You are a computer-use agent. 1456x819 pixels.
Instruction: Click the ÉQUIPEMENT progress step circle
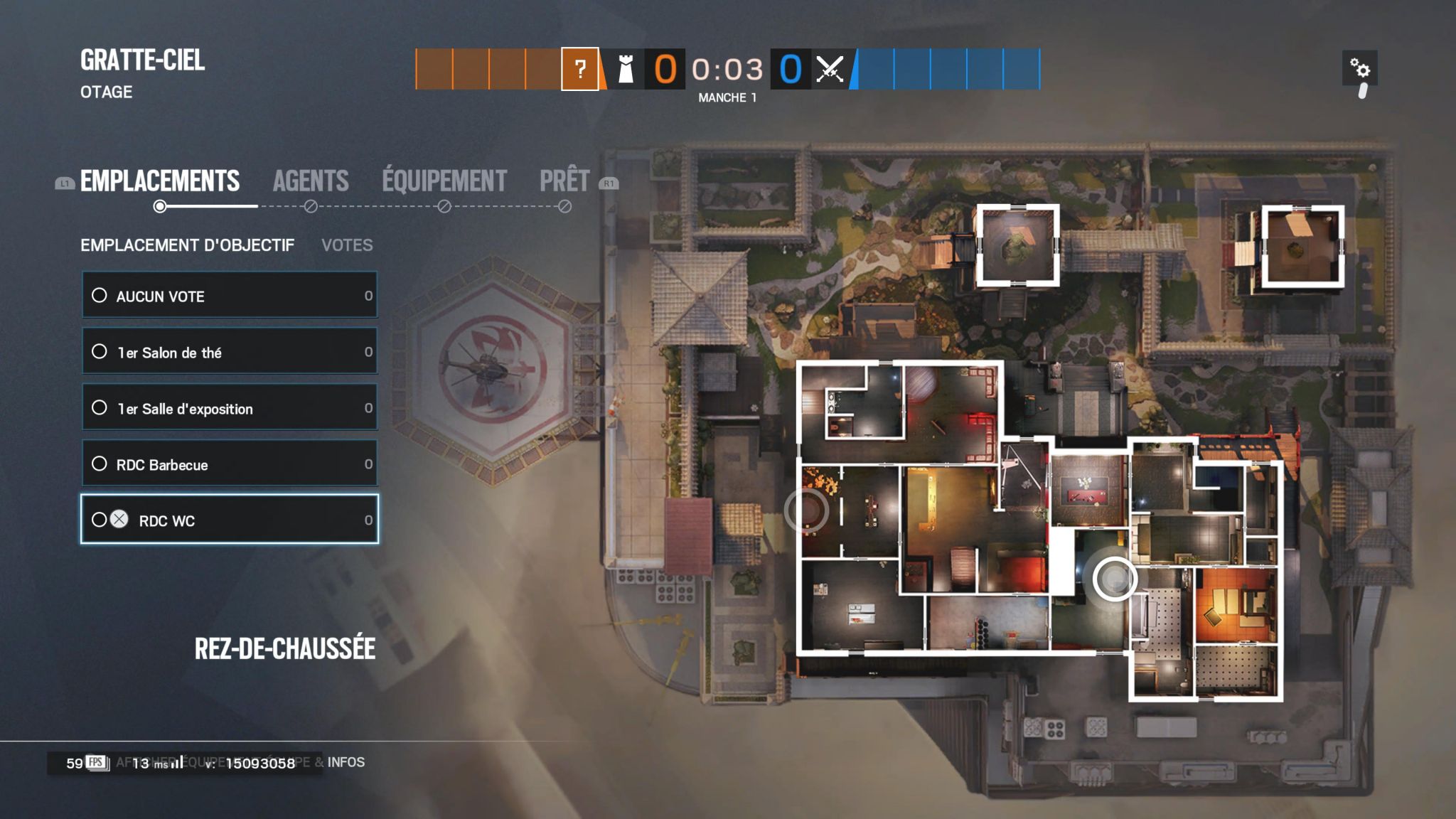click(443, 206)
